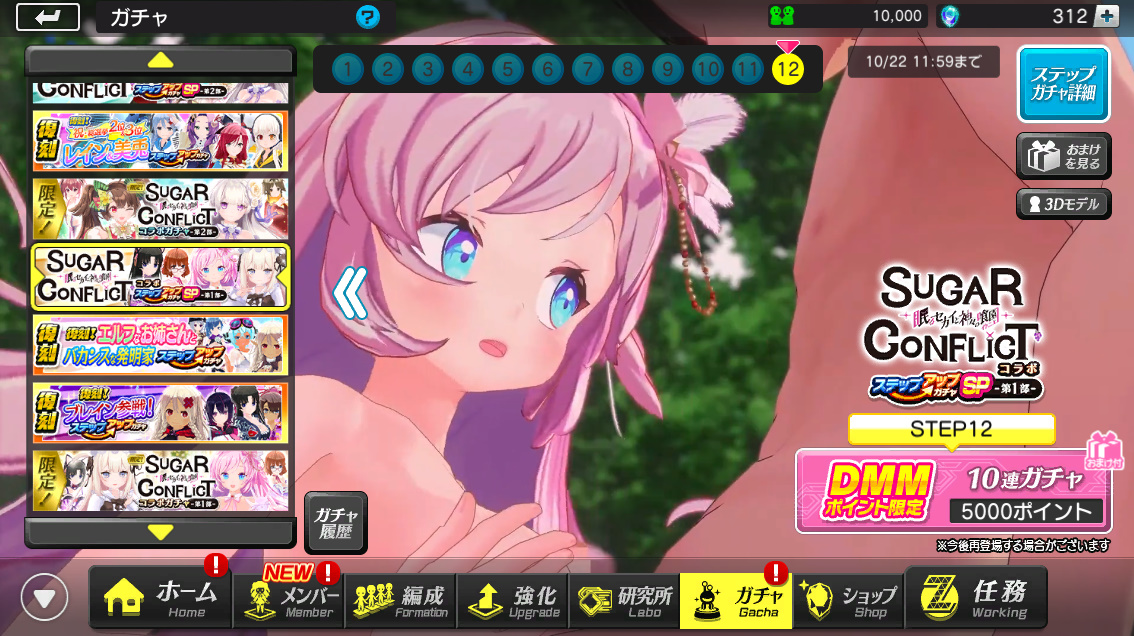Choose the エルフのお姉さん step-up banner
This screenshot has width=1134, height=636.
[x=160, y=345]
